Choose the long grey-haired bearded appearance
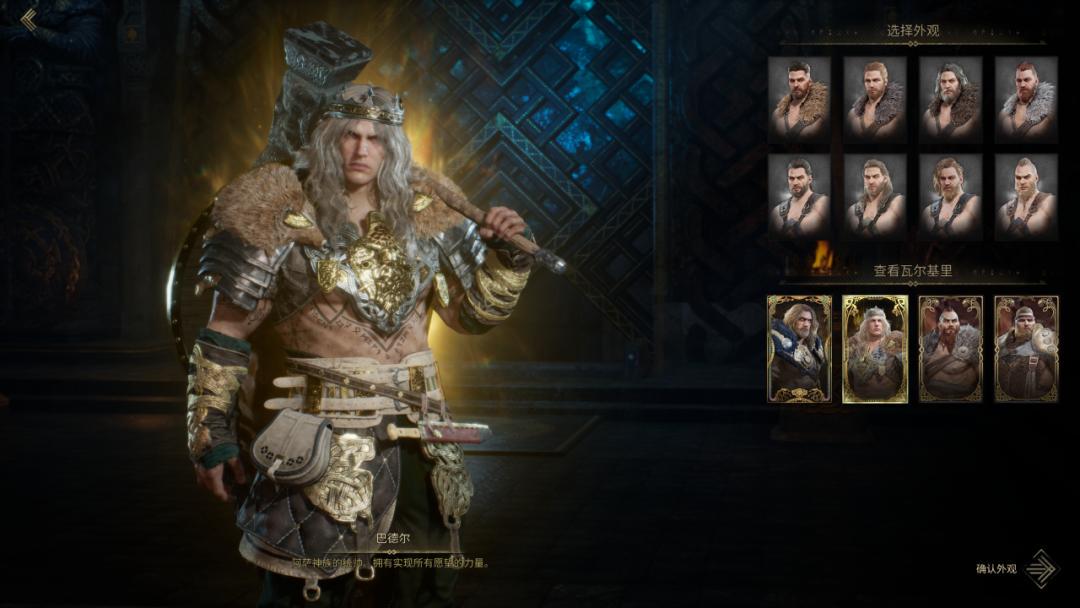This screenshot has width=1080, height=608. [950, 98]
